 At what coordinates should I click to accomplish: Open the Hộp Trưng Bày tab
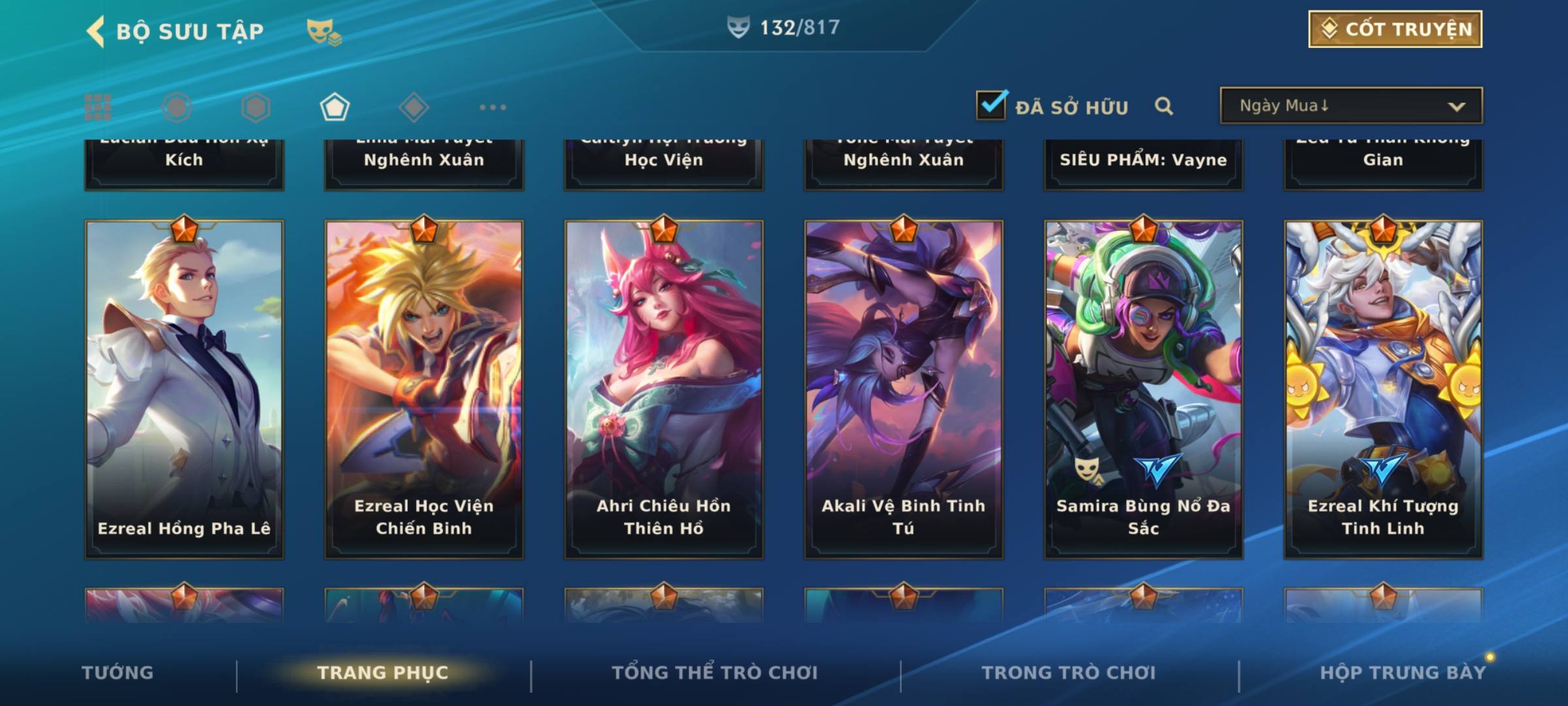[1403, 673]
